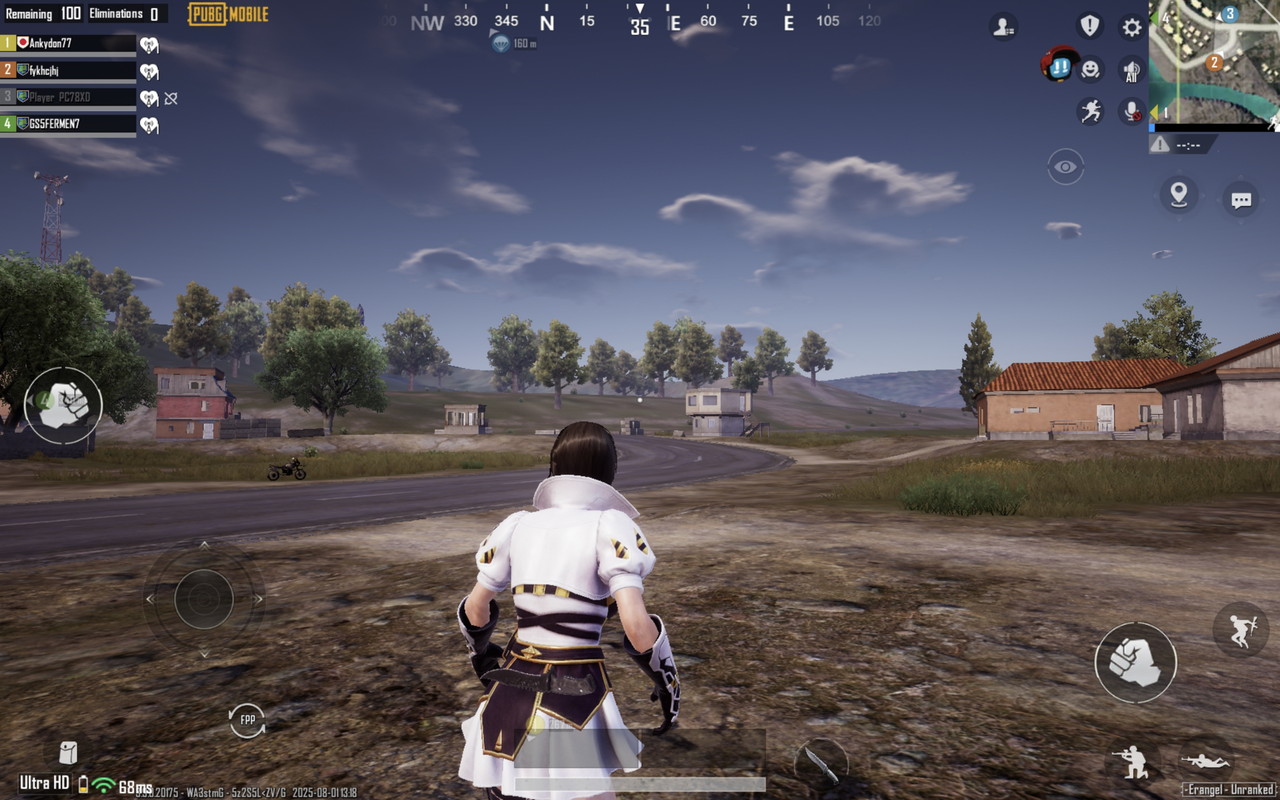This screenshot has width=1280, height=800.
Task: Open the teammate list icon
Action: [x=1003, y=27]
